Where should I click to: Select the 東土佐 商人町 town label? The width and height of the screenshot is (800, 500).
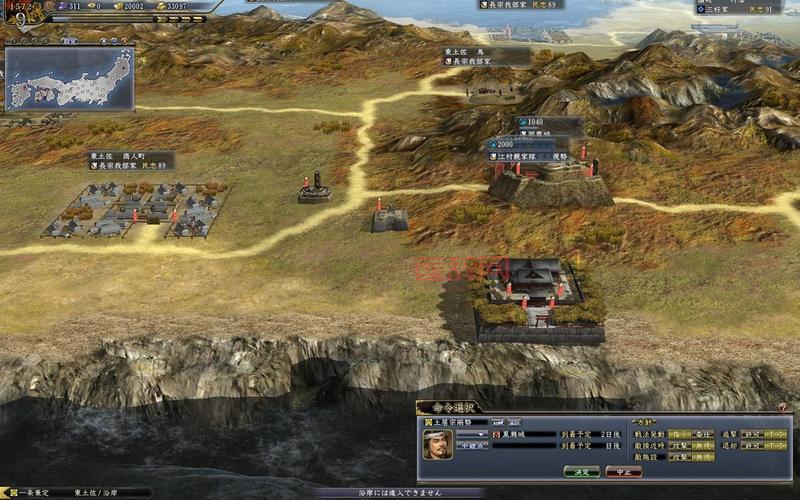[x=130, y=160]
